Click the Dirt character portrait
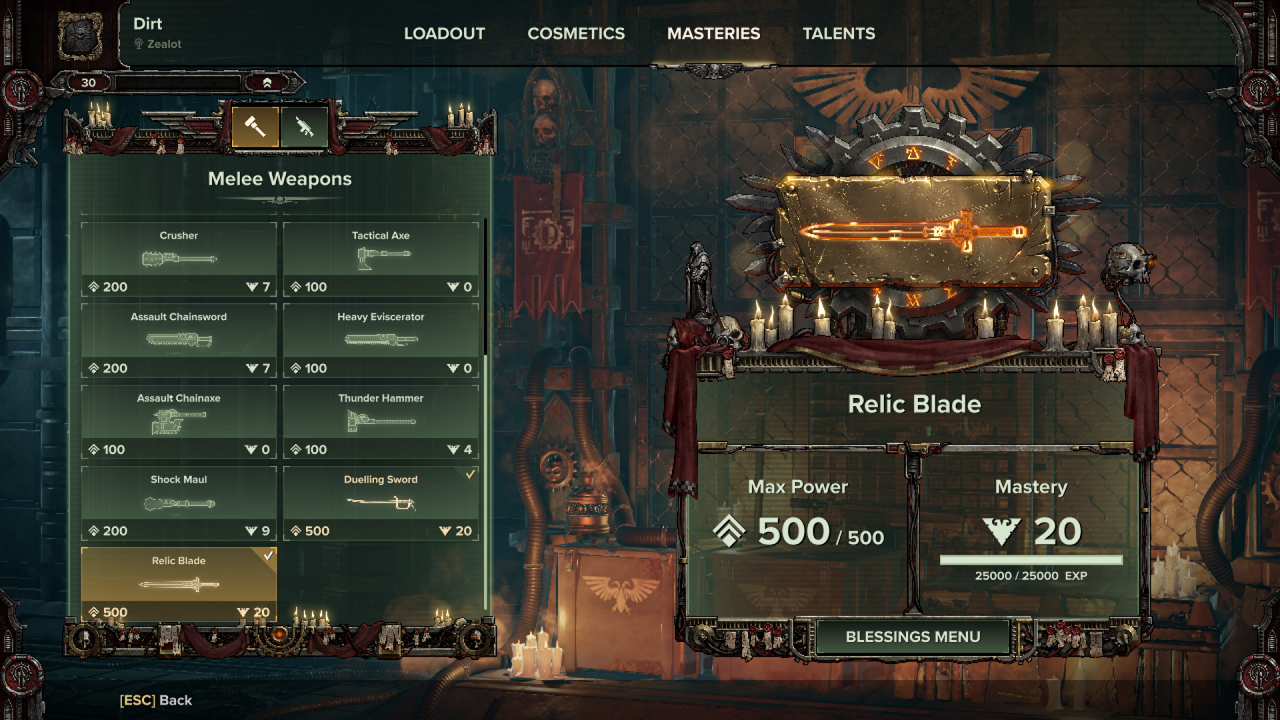 point(79,34)
